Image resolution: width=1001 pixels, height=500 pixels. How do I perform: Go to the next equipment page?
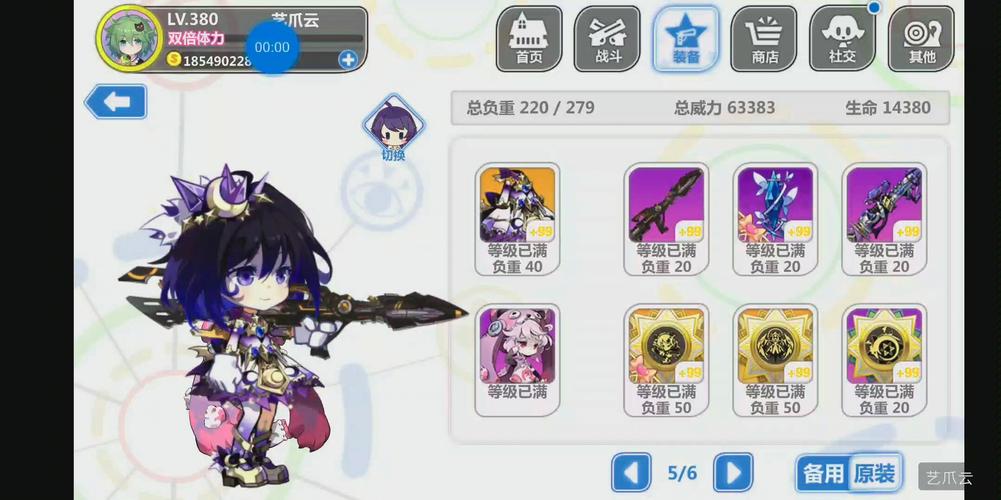pos(733,472)
